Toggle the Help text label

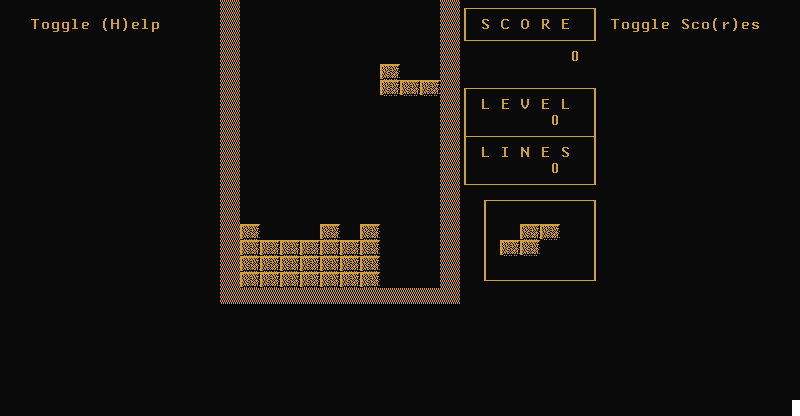(95, 25)
